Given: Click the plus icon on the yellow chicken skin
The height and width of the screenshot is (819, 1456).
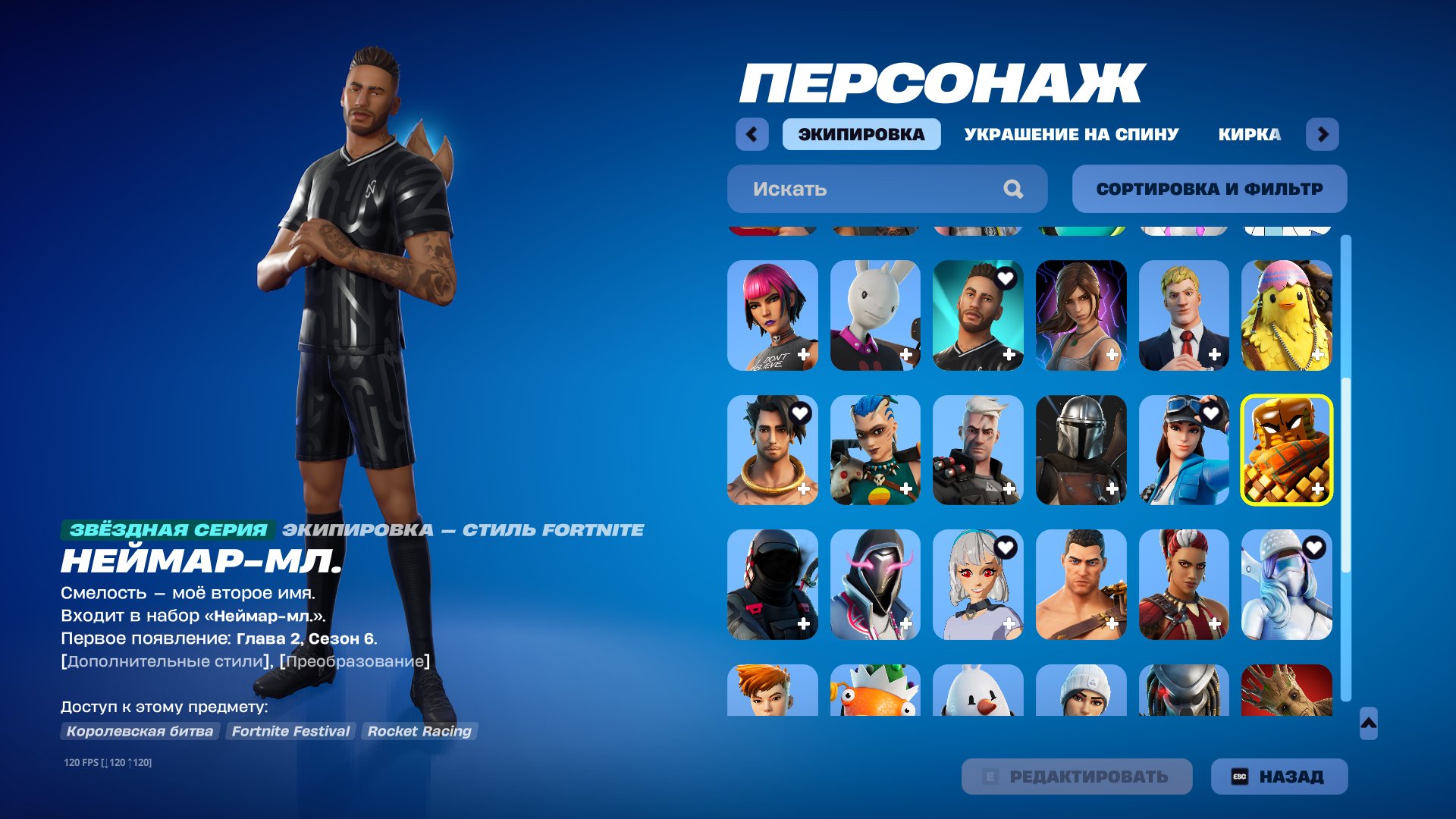Looking at the screenshot, I should 1319,353.
